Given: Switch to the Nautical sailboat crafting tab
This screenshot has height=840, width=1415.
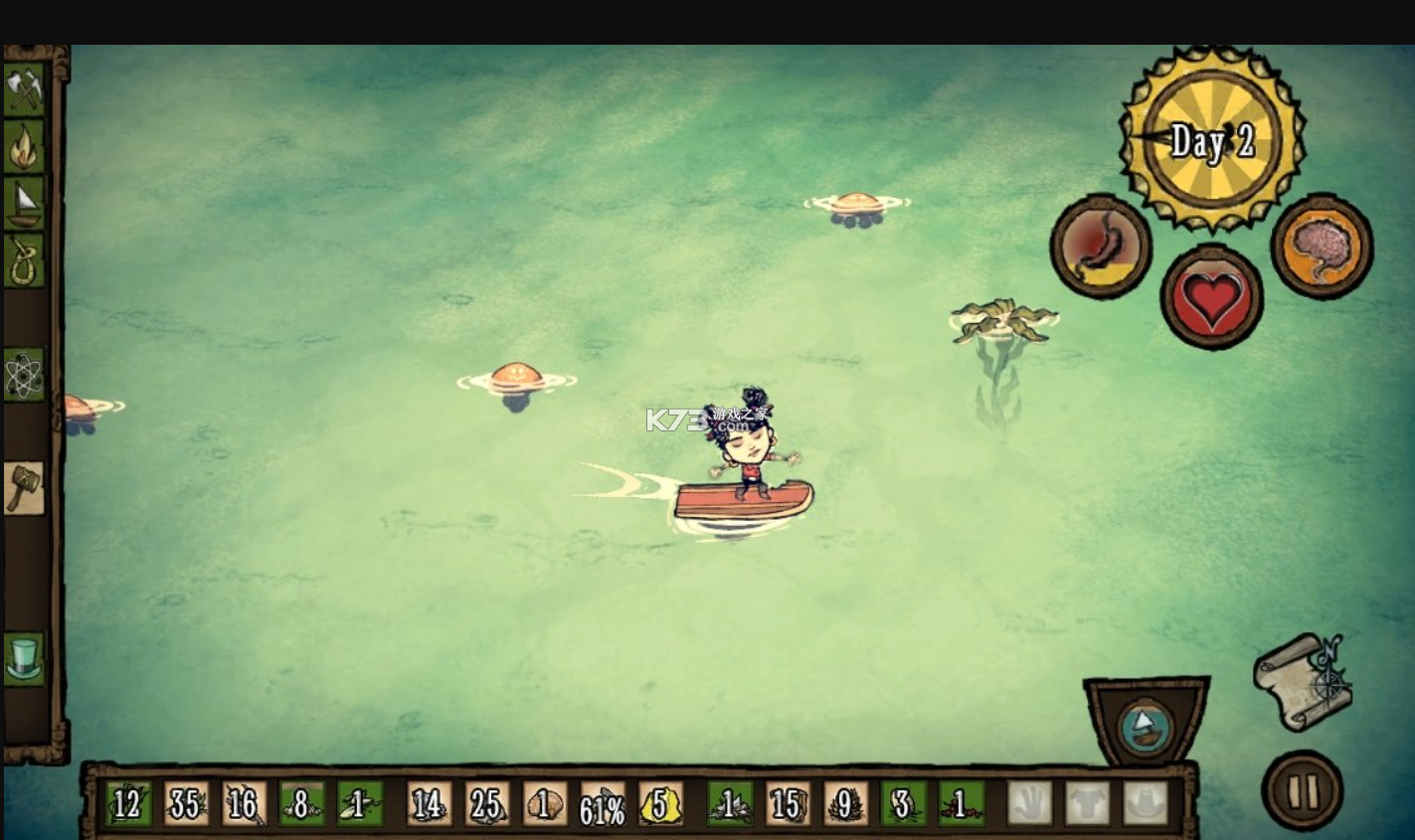Looking at the screenshot, I should point(25,203).
